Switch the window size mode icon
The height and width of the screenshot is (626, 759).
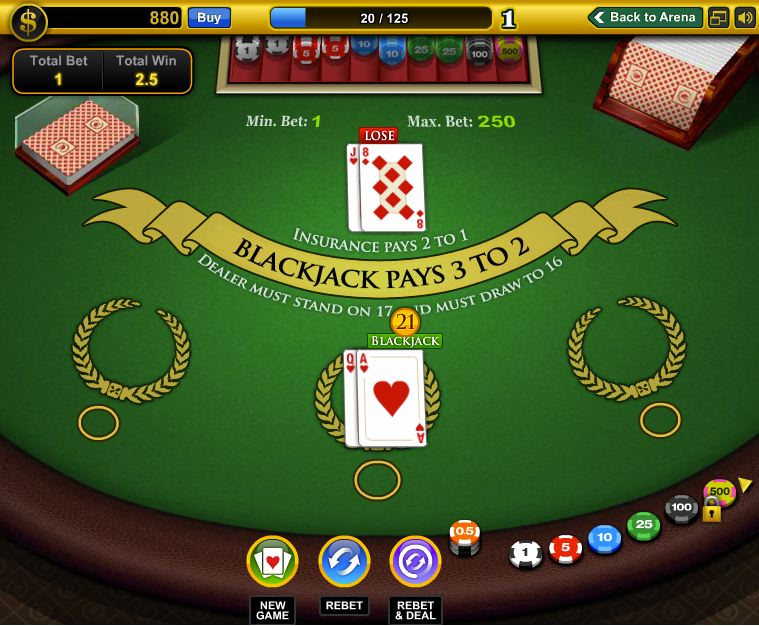(718, 17)
